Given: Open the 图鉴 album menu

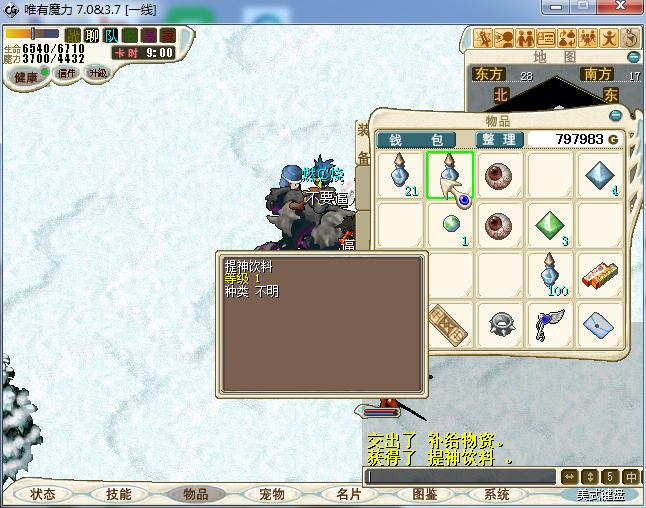Looking at the screenshot, I should 424,494.
